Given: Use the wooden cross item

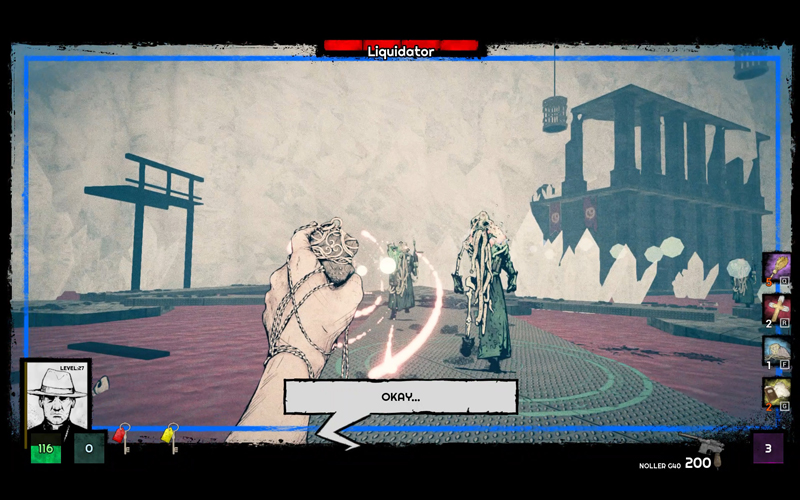Looking at the screenshot, I should pos(777,310).
